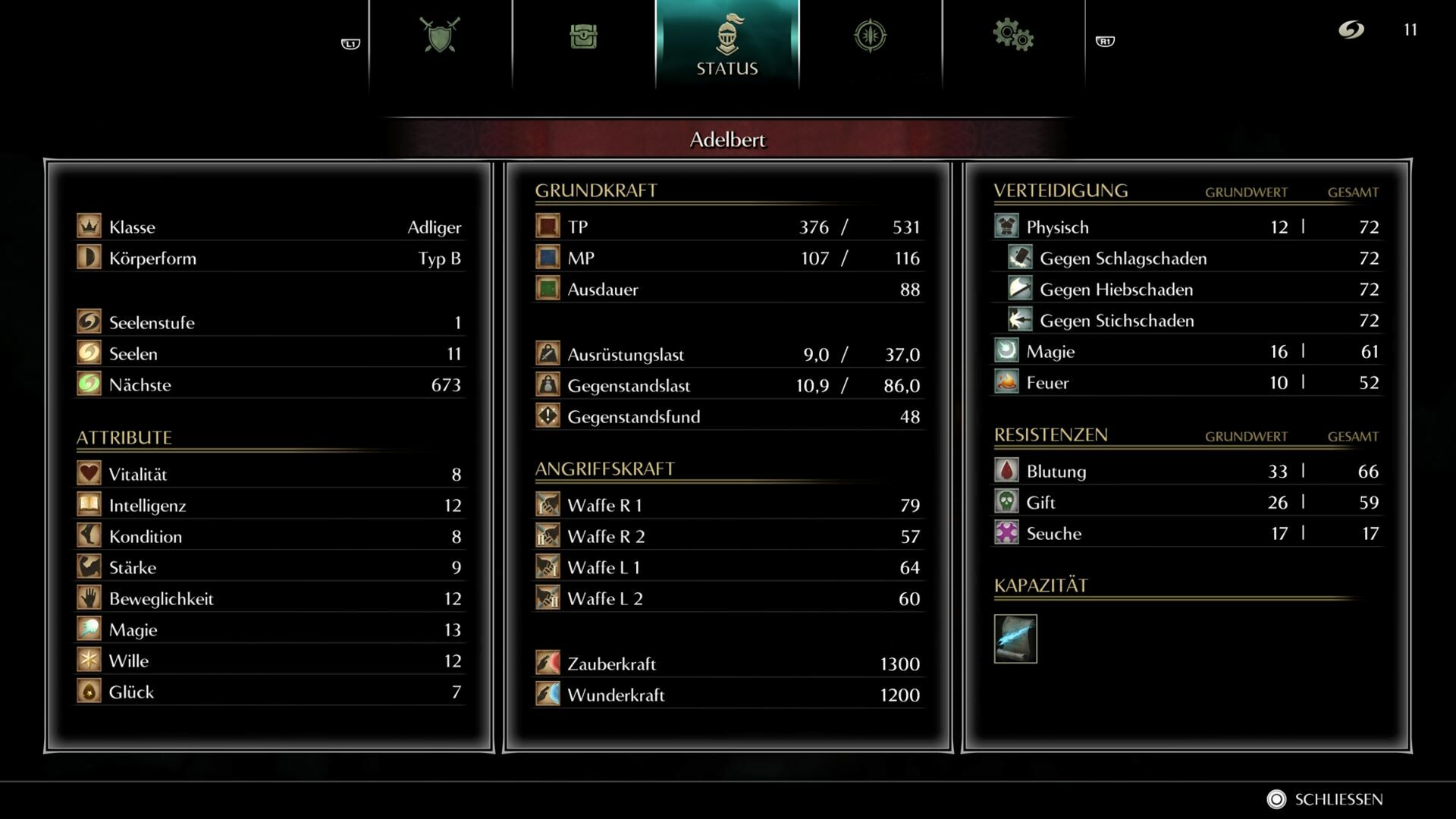The image size is (1456, 819).
Task: Highlight the Intelligenz attribute row
Action: [269, 505]
